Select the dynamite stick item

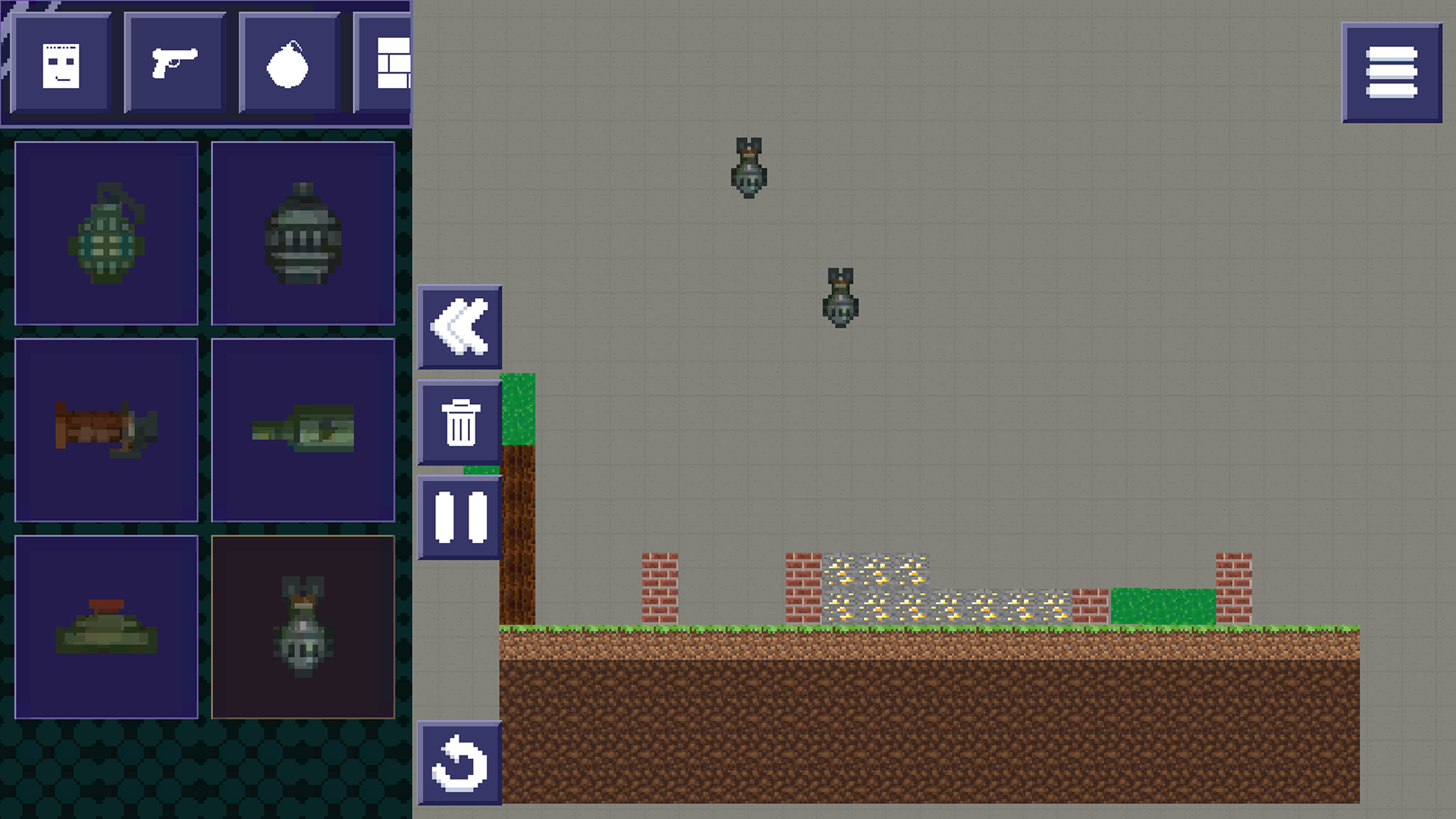[x=106, y=430]
